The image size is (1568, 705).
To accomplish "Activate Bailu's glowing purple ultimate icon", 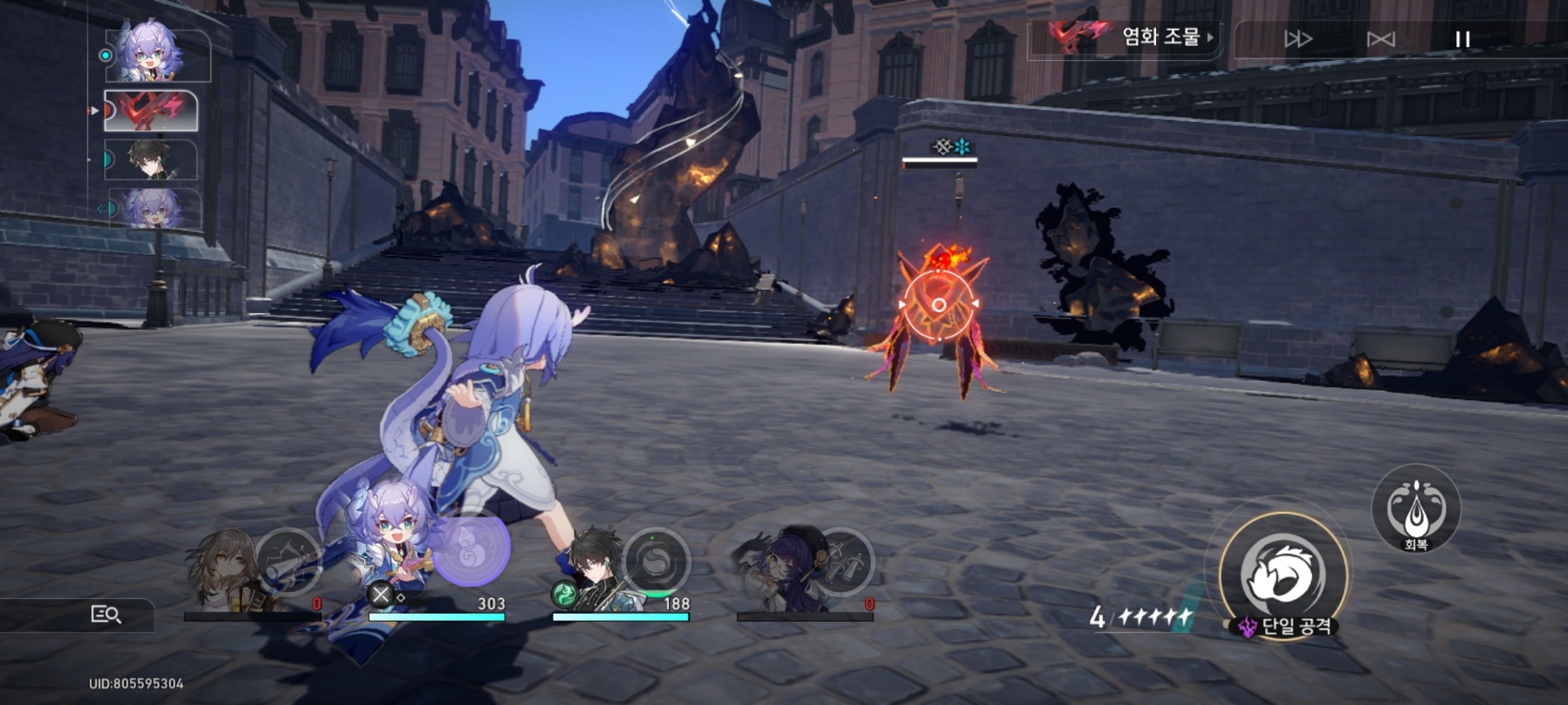I will 470,549.
